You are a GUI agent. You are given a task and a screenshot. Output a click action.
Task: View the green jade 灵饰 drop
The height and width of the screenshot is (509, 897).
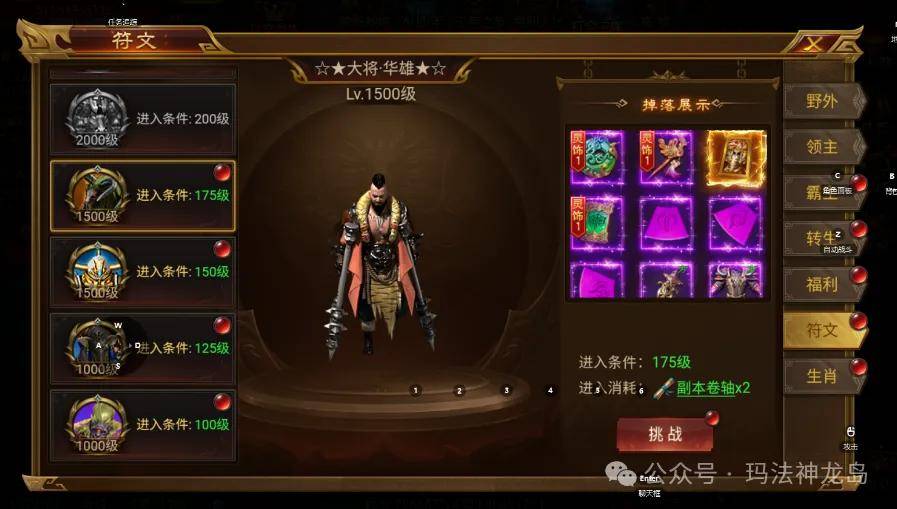click(x=597, y=157)
